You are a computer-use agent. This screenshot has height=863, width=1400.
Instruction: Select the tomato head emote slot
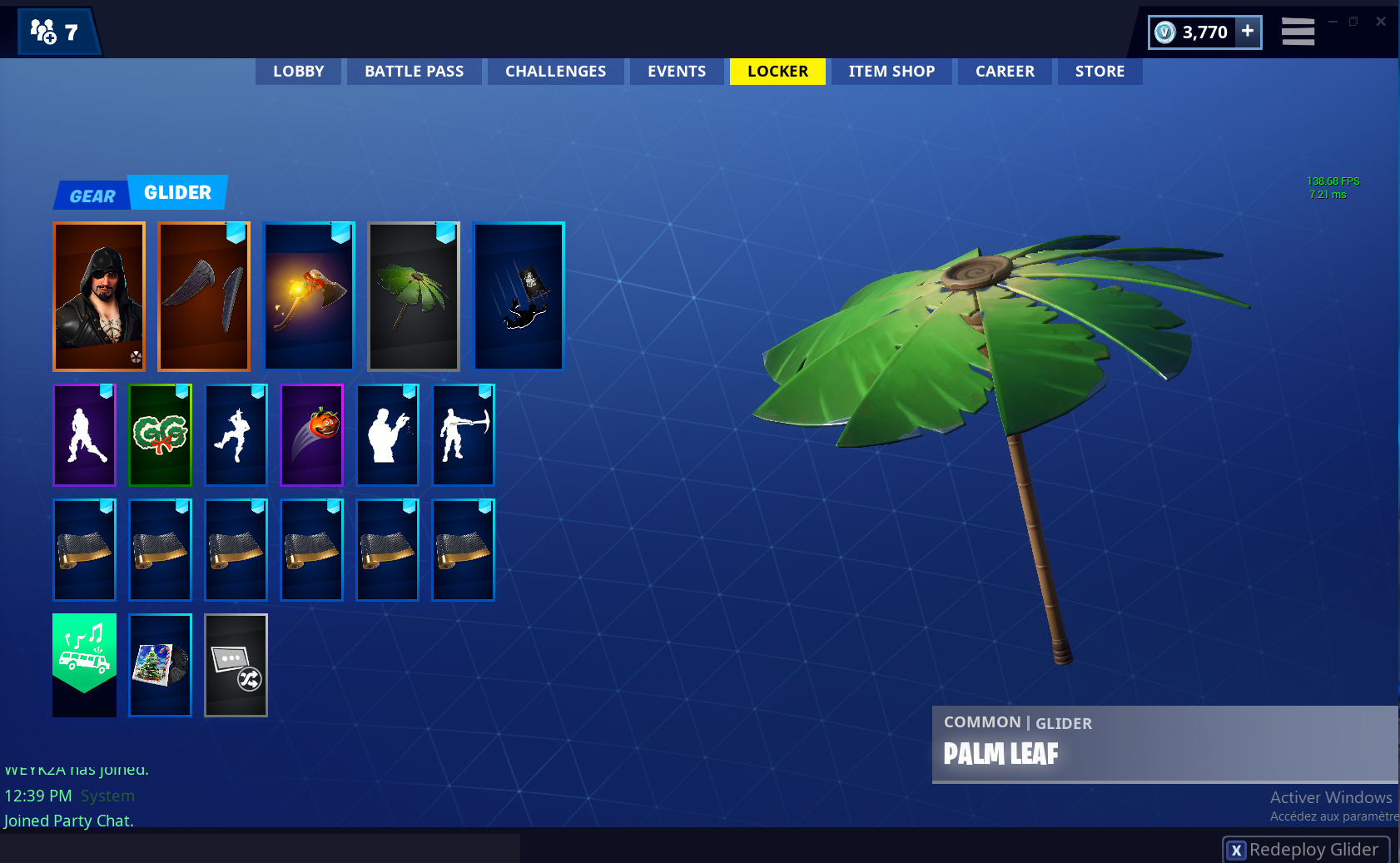(x=312, y=434)
